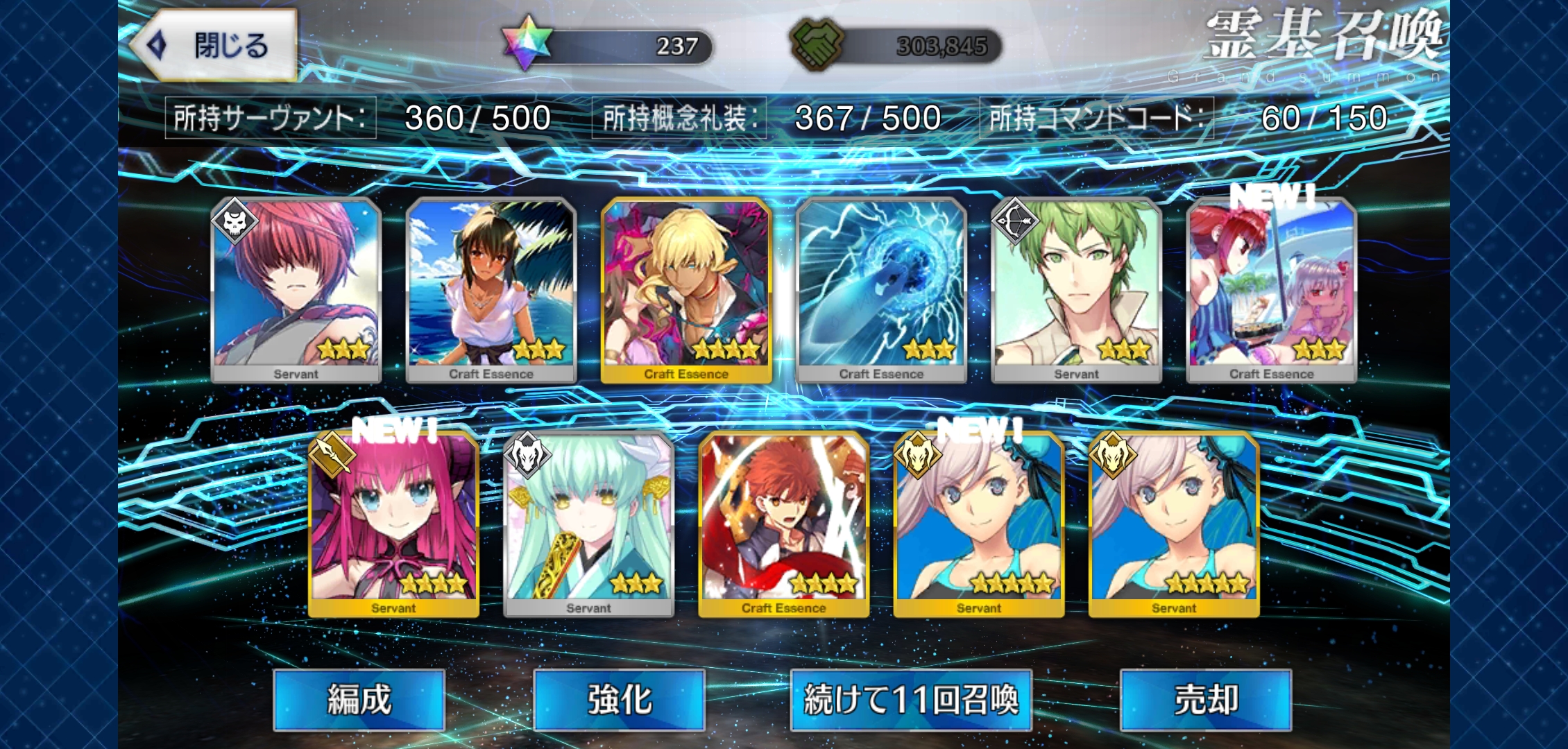Select the teal-haired Berserker servant card
1568x749 pixels.
click(588, 524)
